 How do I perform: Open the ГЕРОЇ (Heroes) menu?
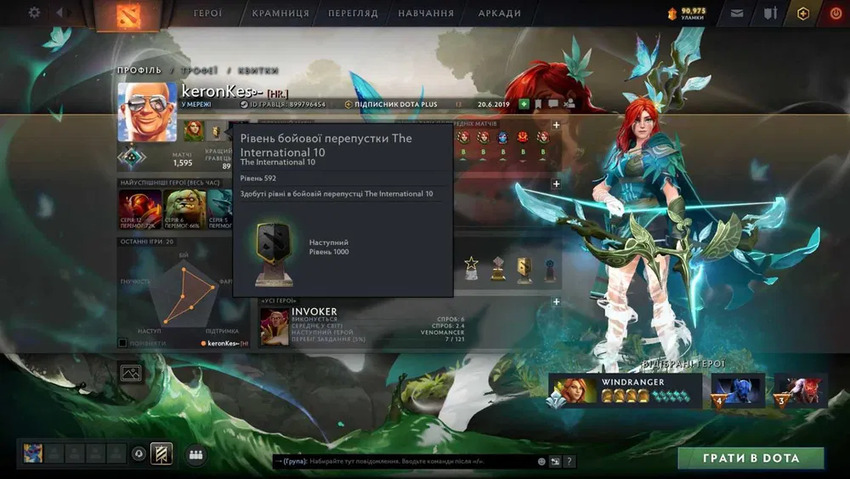coord(208,14)
